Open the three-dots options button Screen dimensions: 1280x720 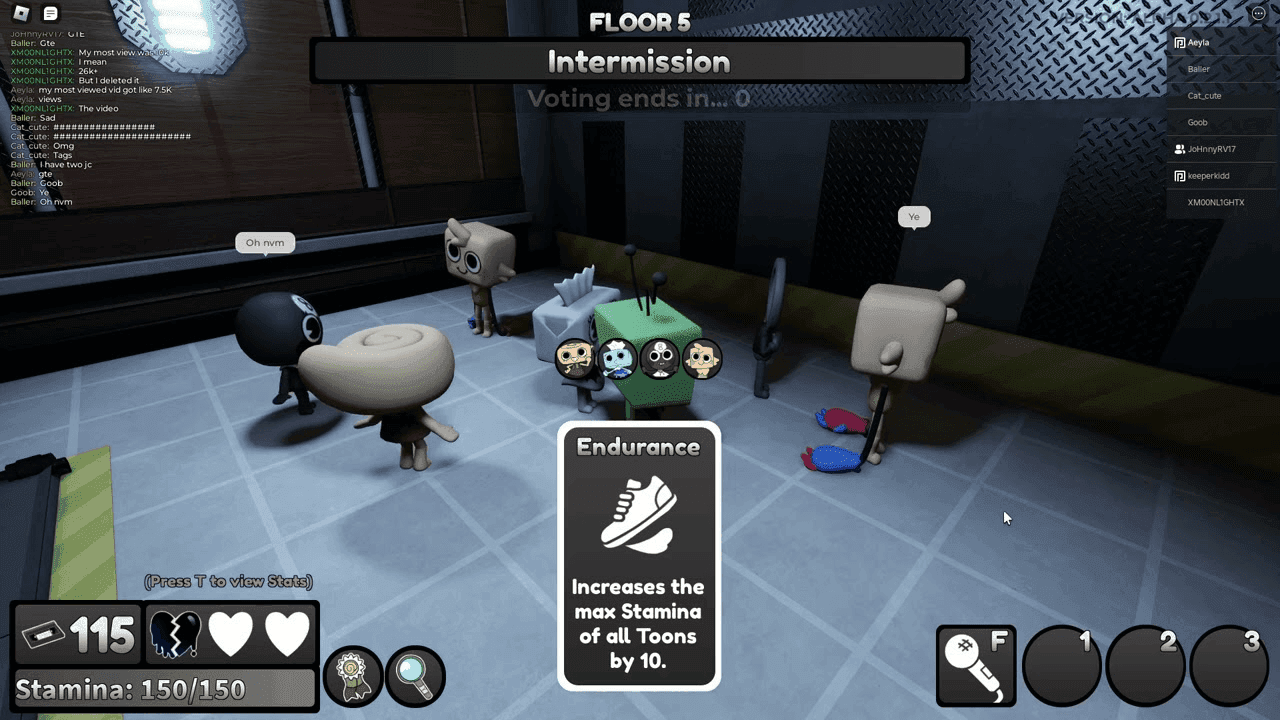click(x=1258, y=13)
